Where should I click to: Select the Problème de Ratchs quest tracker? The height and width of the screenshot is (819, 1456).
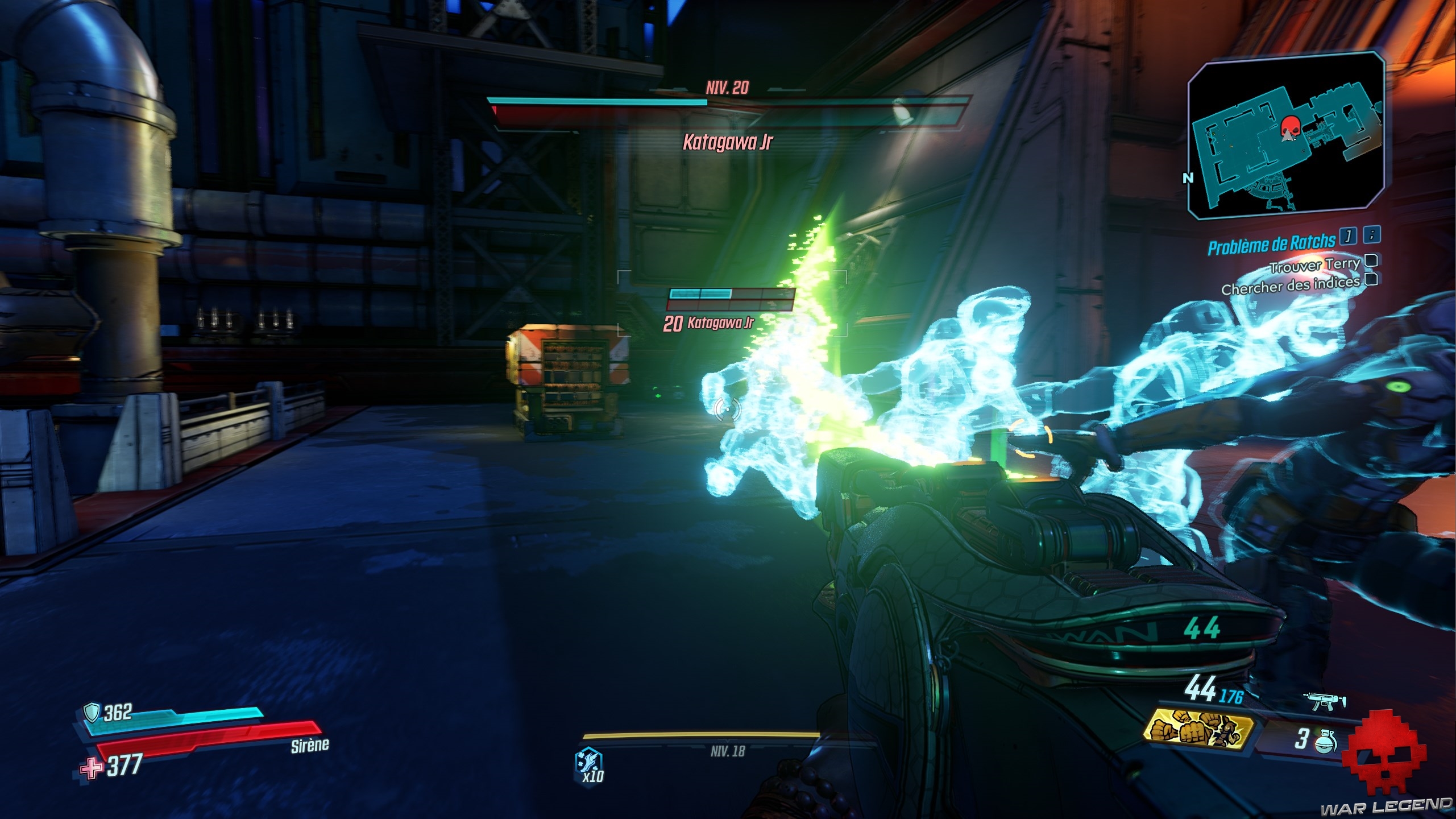point(1272,245)
